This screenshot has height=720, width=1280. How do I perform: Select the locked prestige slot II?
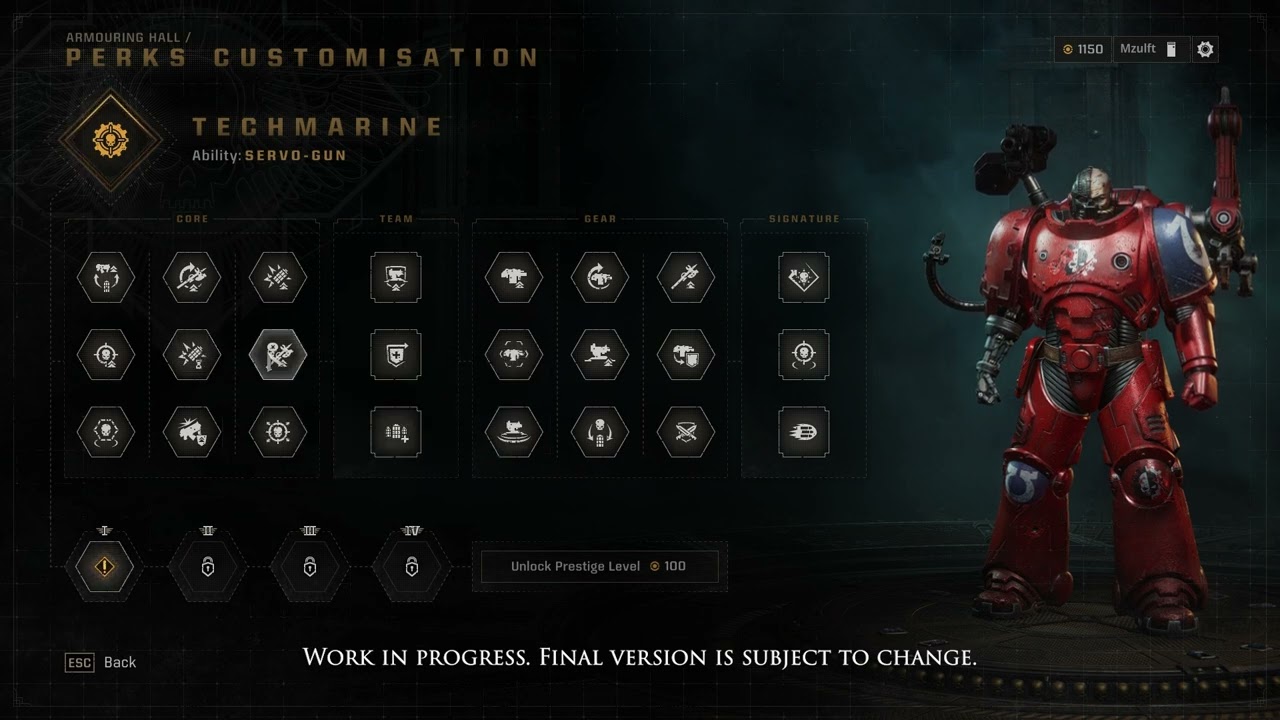208,567
